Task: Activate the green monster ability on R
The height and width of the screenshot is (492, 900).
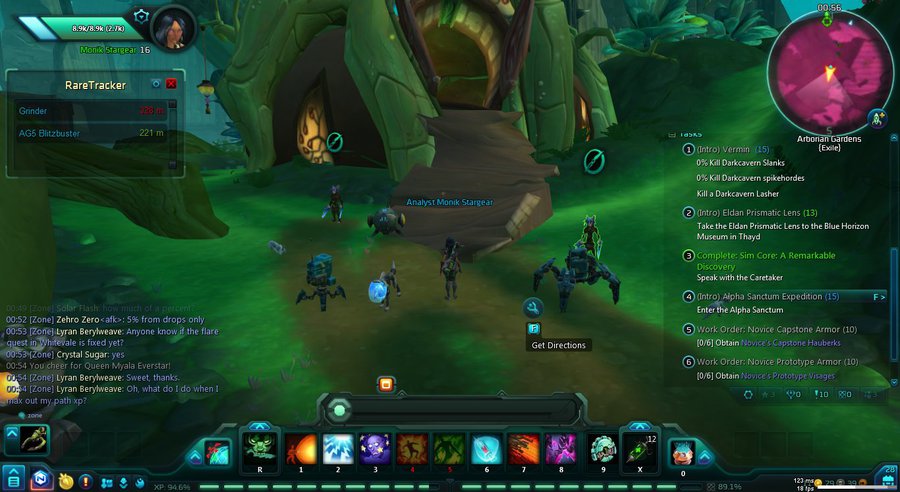Action: coord(260,448)
